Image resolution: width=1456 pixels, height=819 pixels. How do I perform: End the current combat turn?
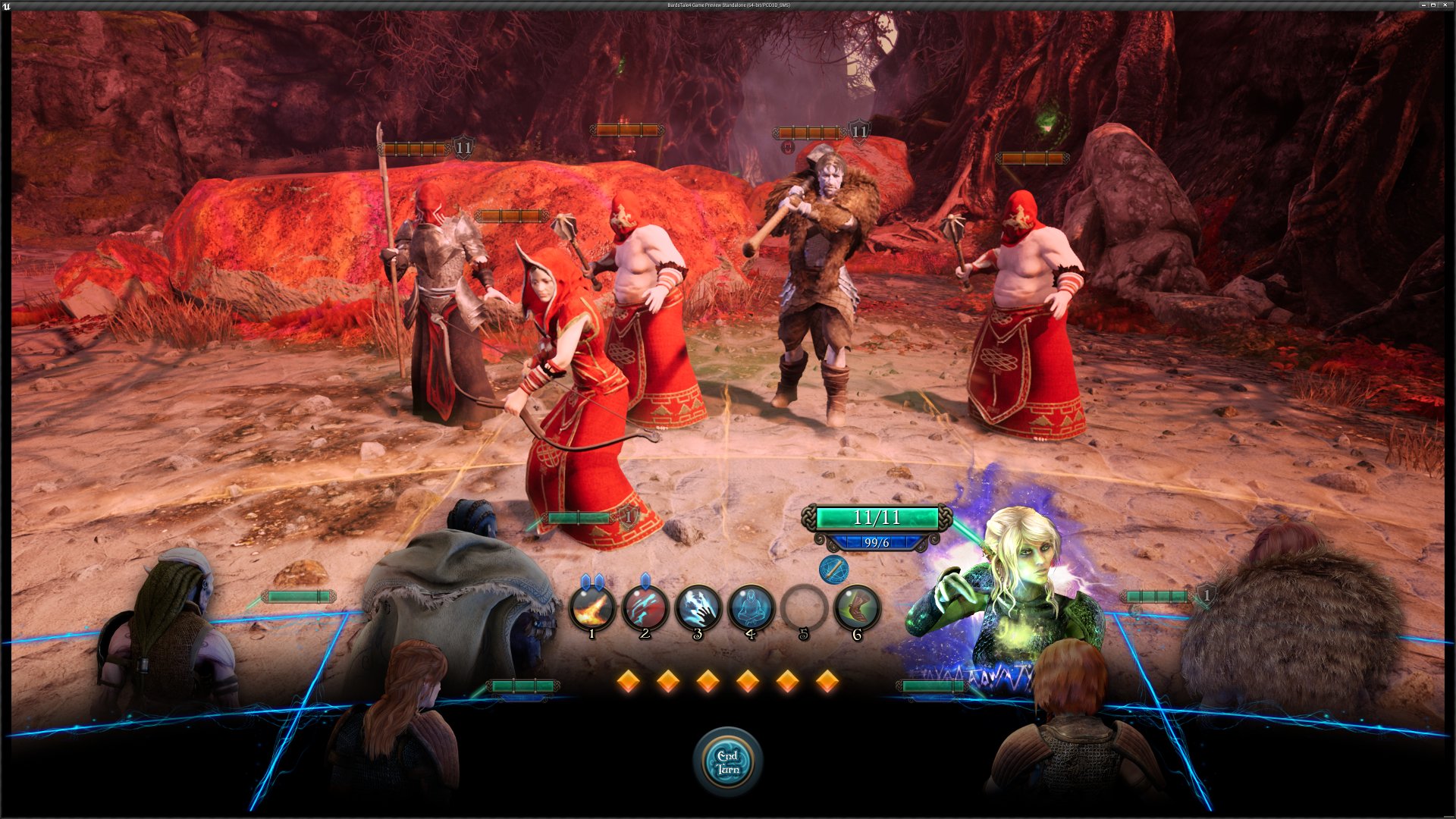point(728,761)
